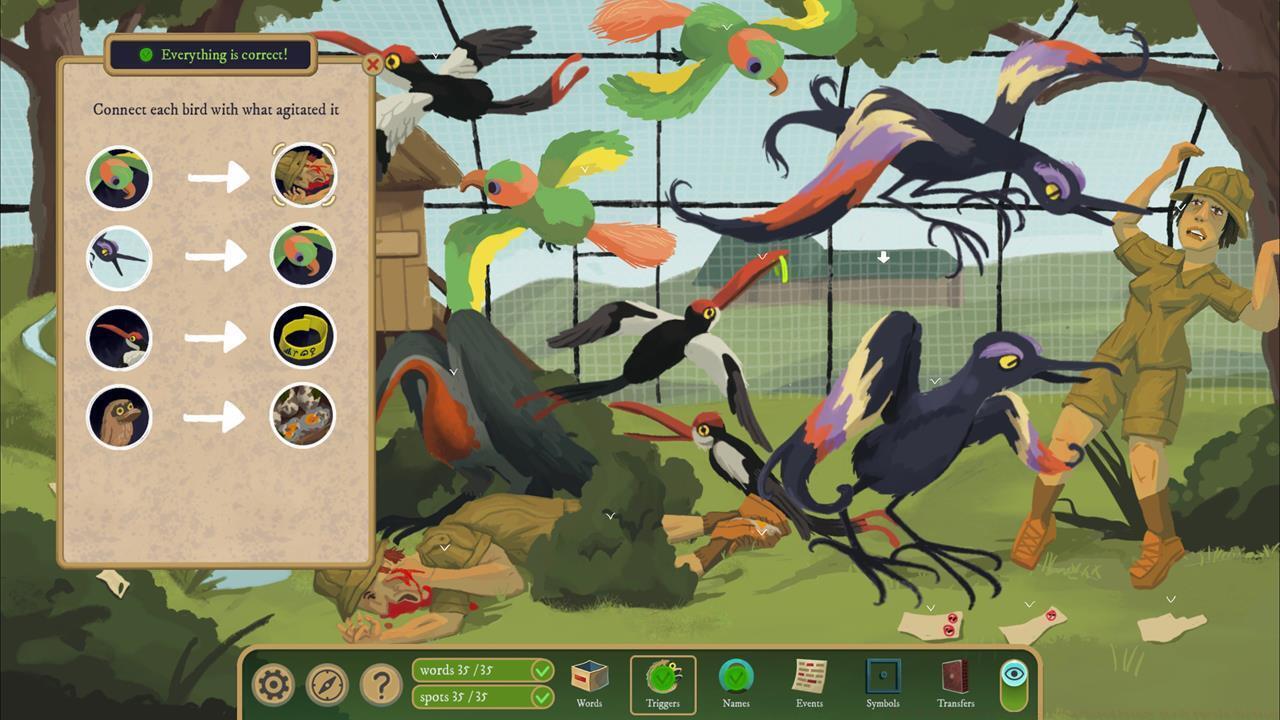Select the yellow leg band answer slot
Viewport: 1280px width, 720px height.
point(304,336)
